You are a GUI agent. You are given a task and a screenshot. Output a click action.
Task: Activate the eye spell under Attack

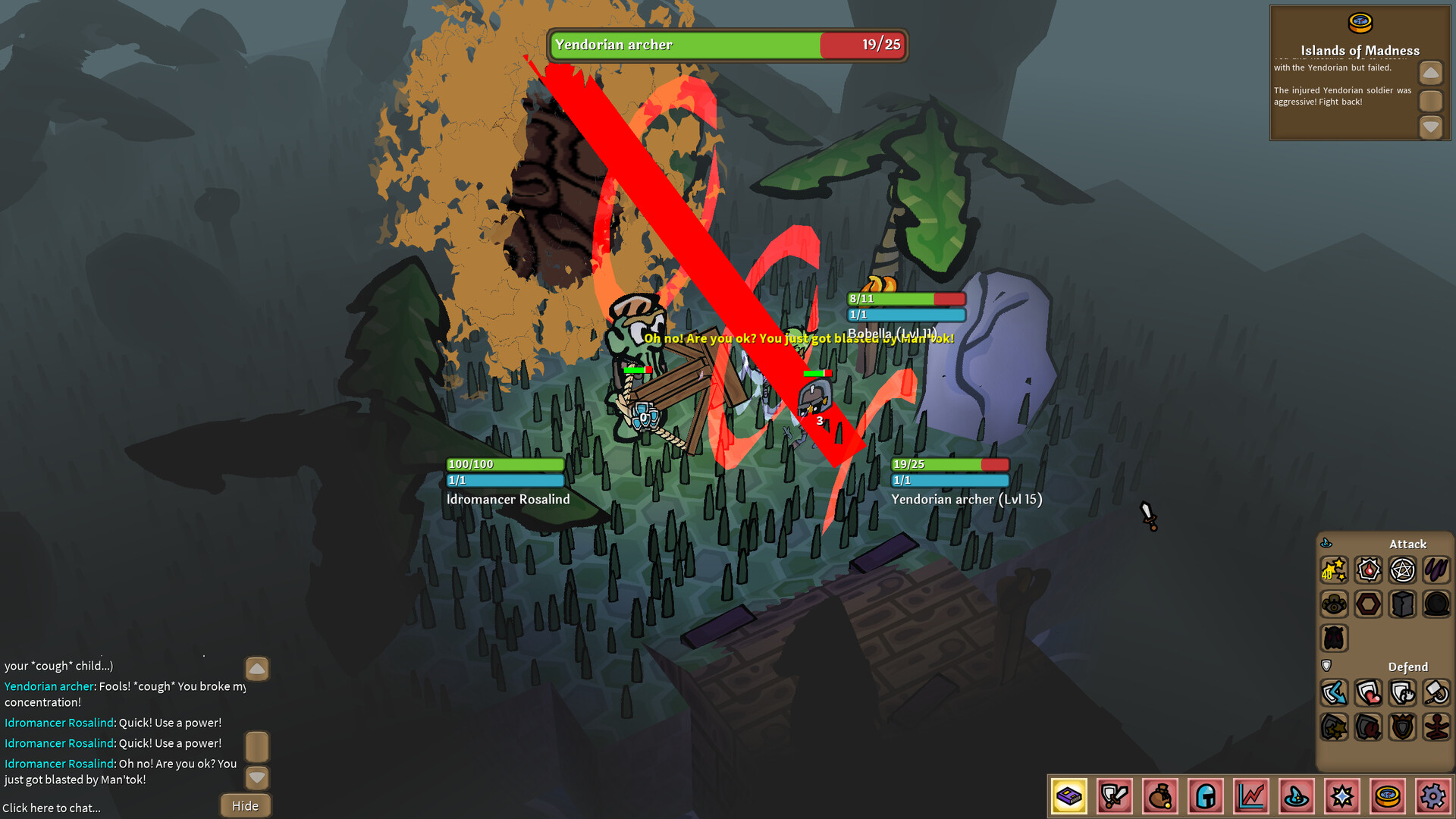(1334, 604)
